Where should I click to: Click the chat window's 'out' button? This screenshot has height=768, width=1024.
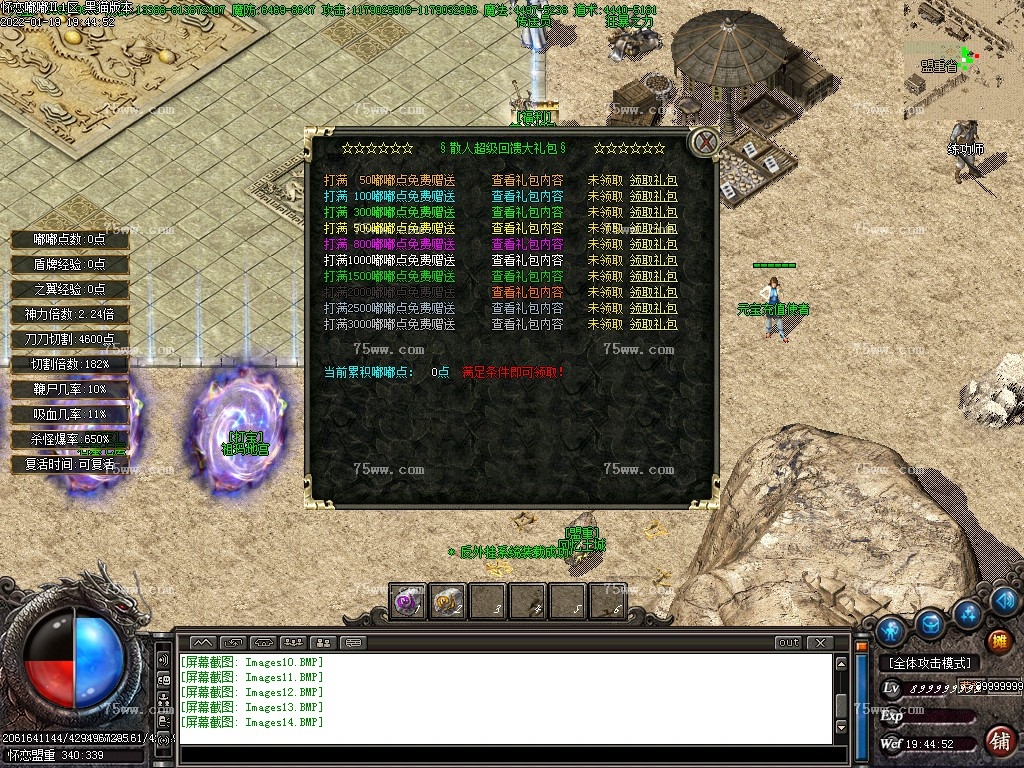(x=789, y=643)
